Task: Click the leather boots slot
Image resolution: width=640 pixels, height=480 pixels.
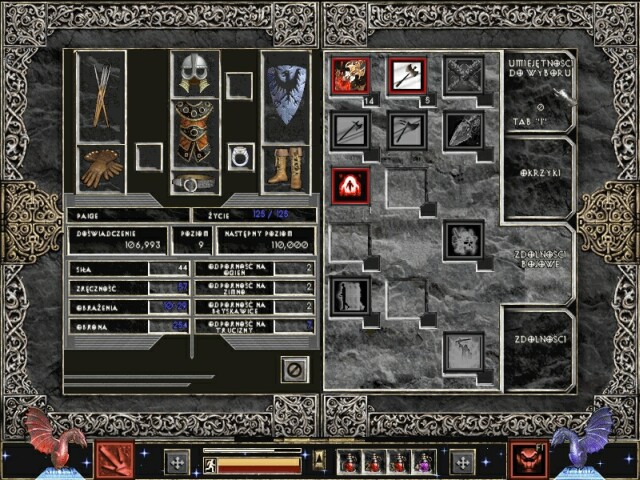Action: [x=287, y=167]
